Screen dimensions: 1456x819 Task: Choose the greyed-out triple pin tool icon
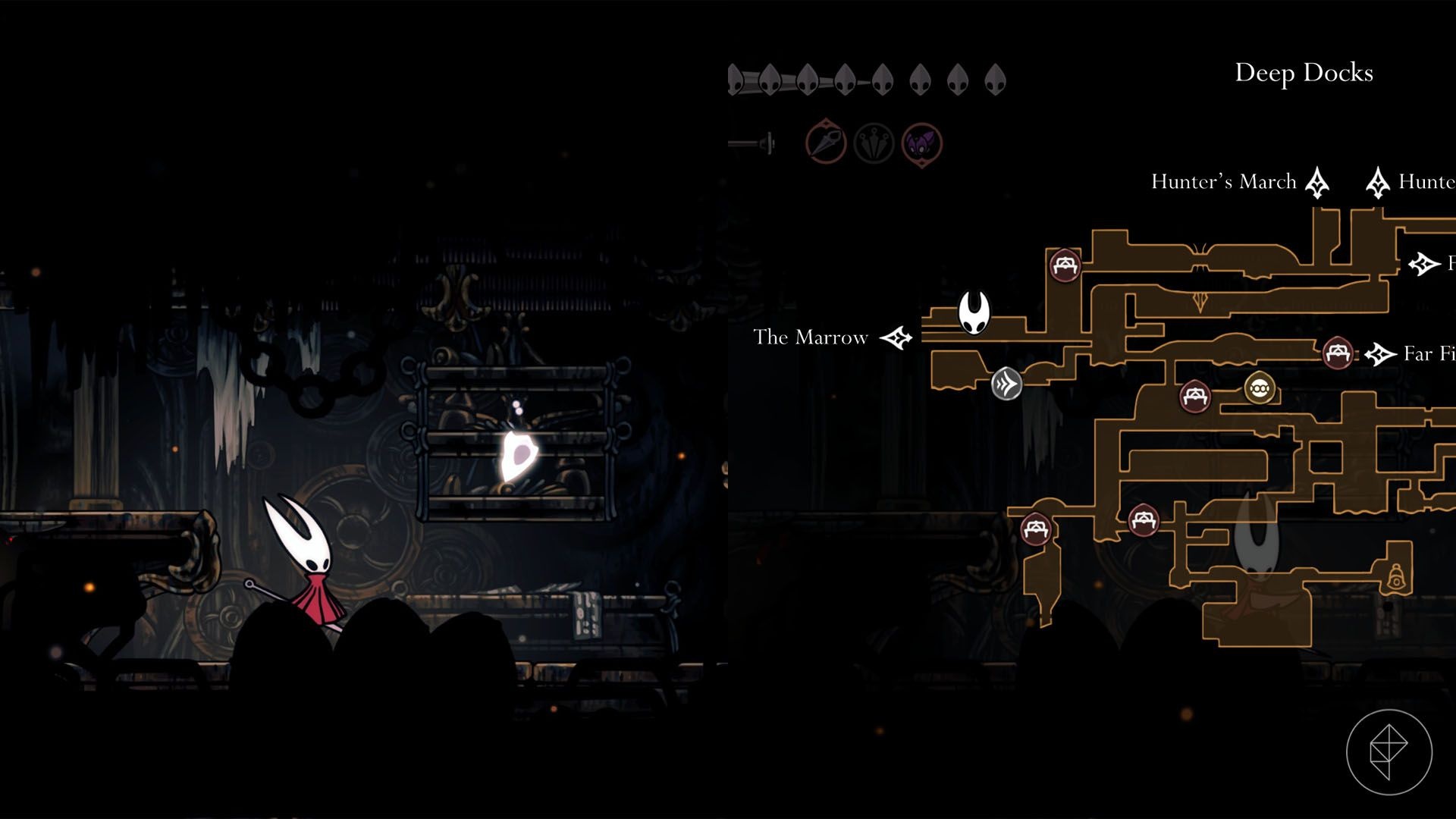(874, 143)
